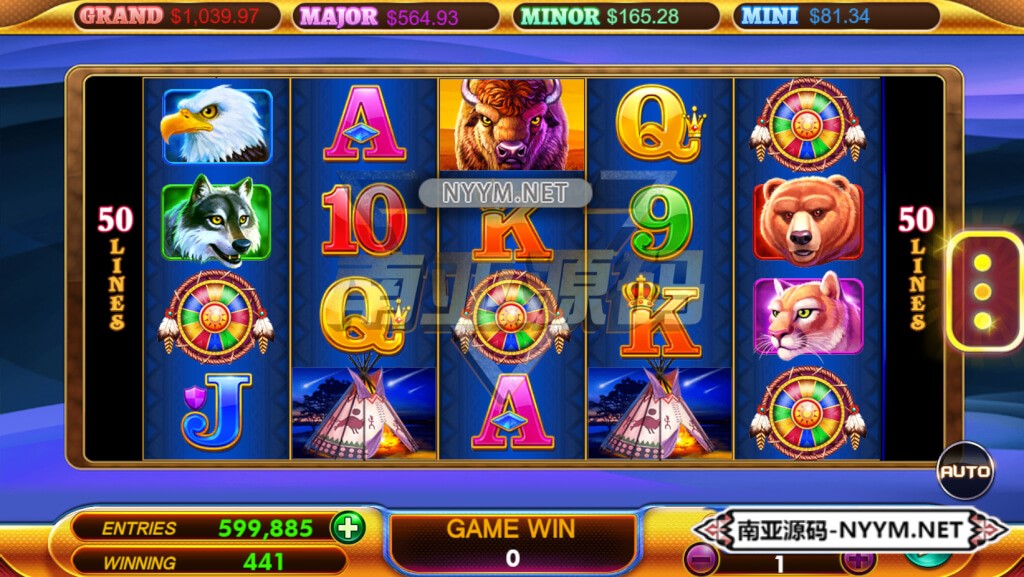Activate the AUTO spin button
Image resolution: width=1024 pixels, height=577 pixels.
point(965,471)
